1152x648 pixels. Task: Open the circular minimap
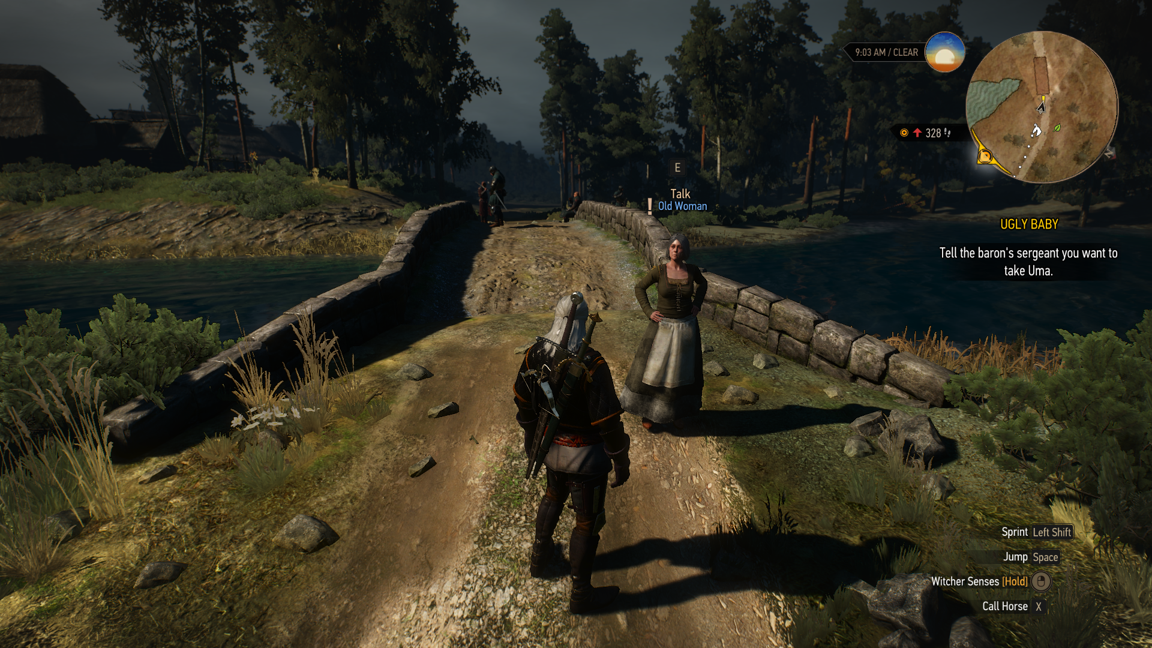pos(1041,107)
